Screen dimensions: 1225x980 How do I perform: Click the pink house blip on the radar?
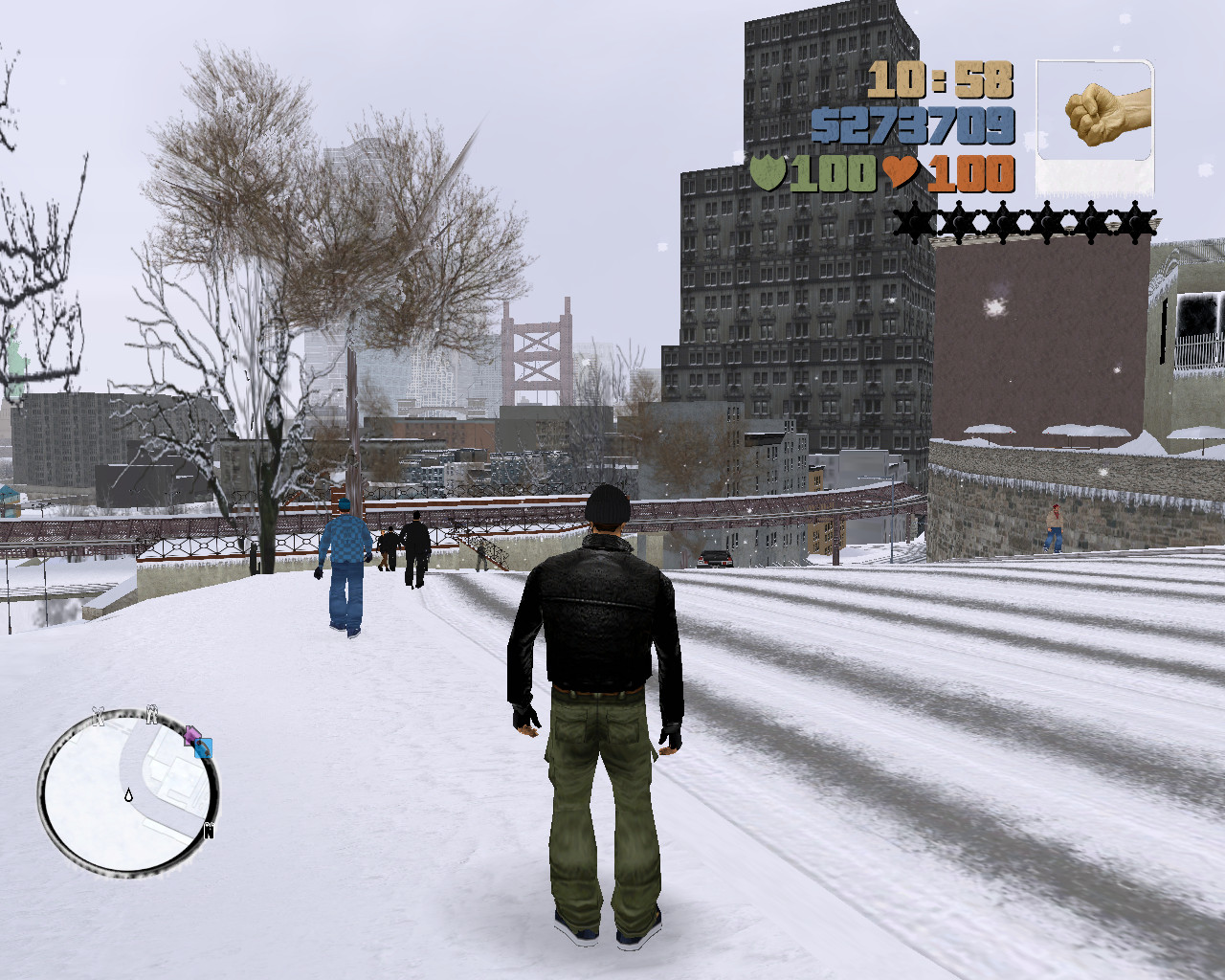pos(191,735)
